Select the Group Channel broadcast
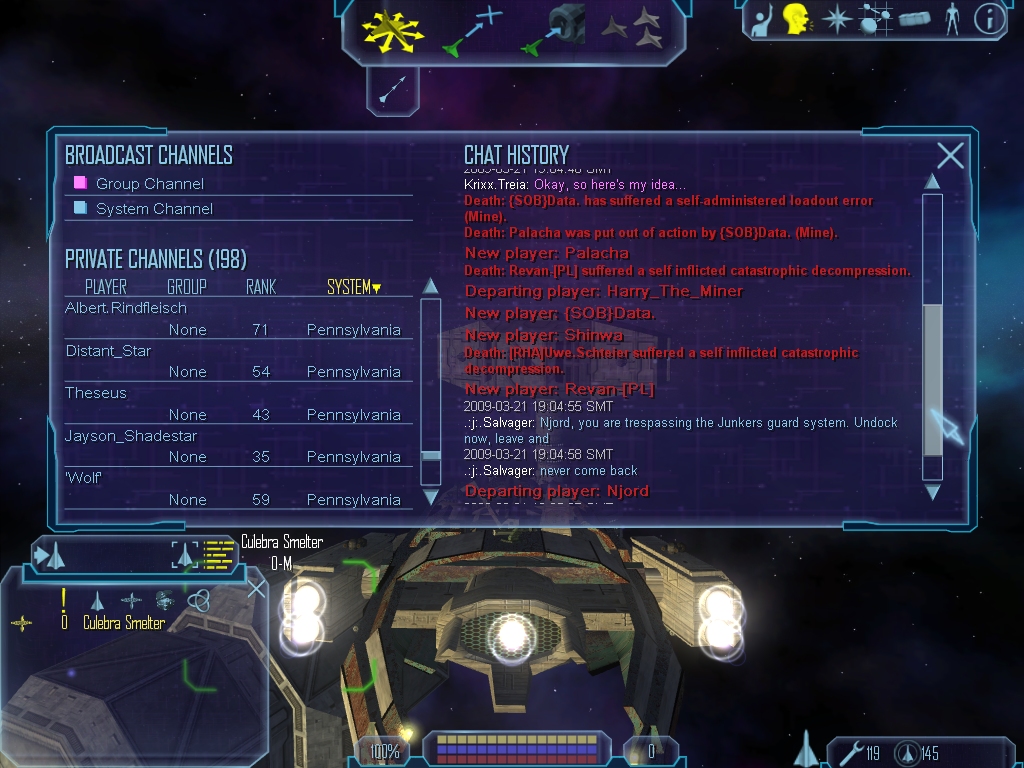Screen dimensions: 1024x768 (x=149, y=184)
